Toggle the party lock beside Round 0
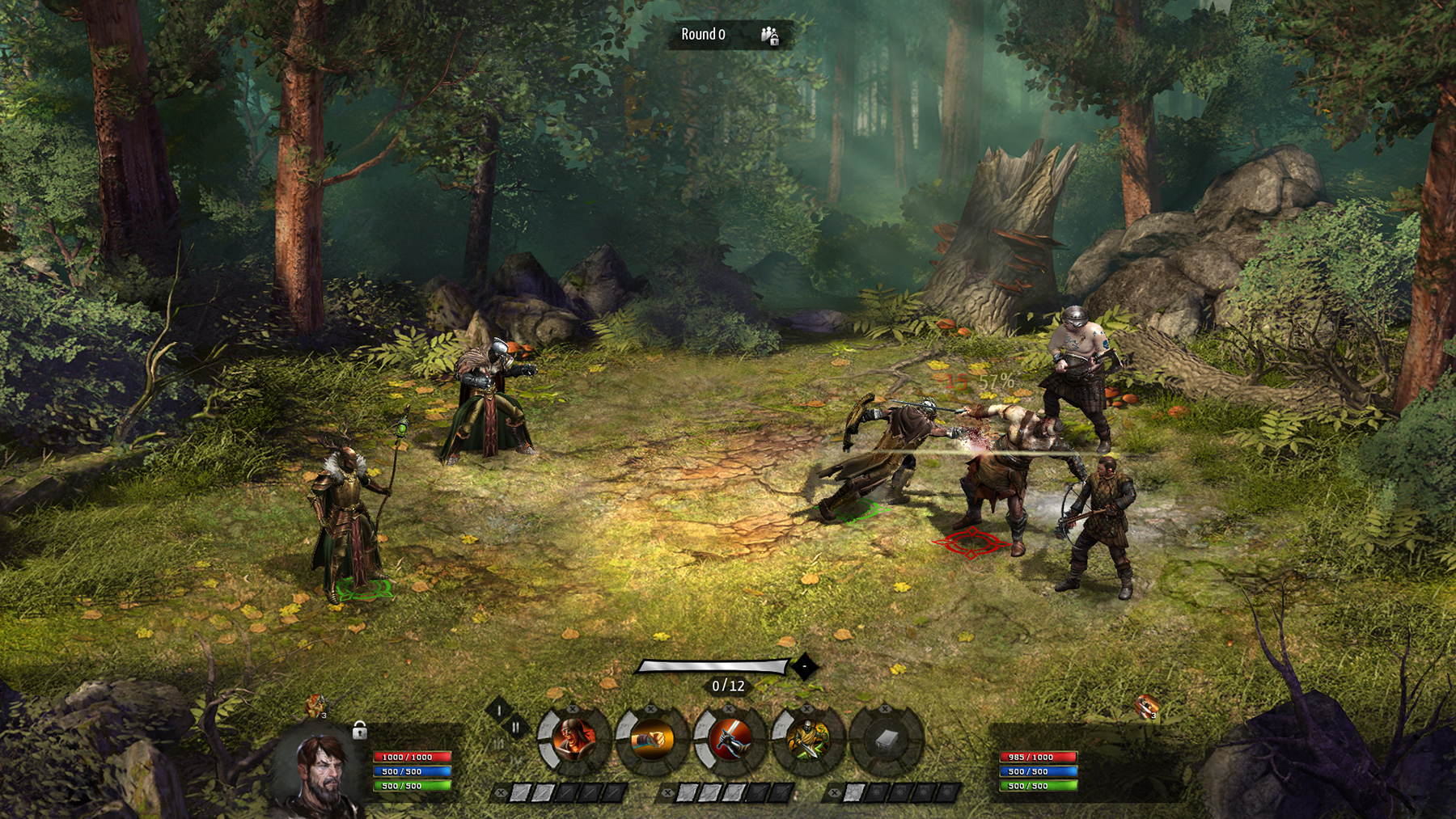 [770, 36]
